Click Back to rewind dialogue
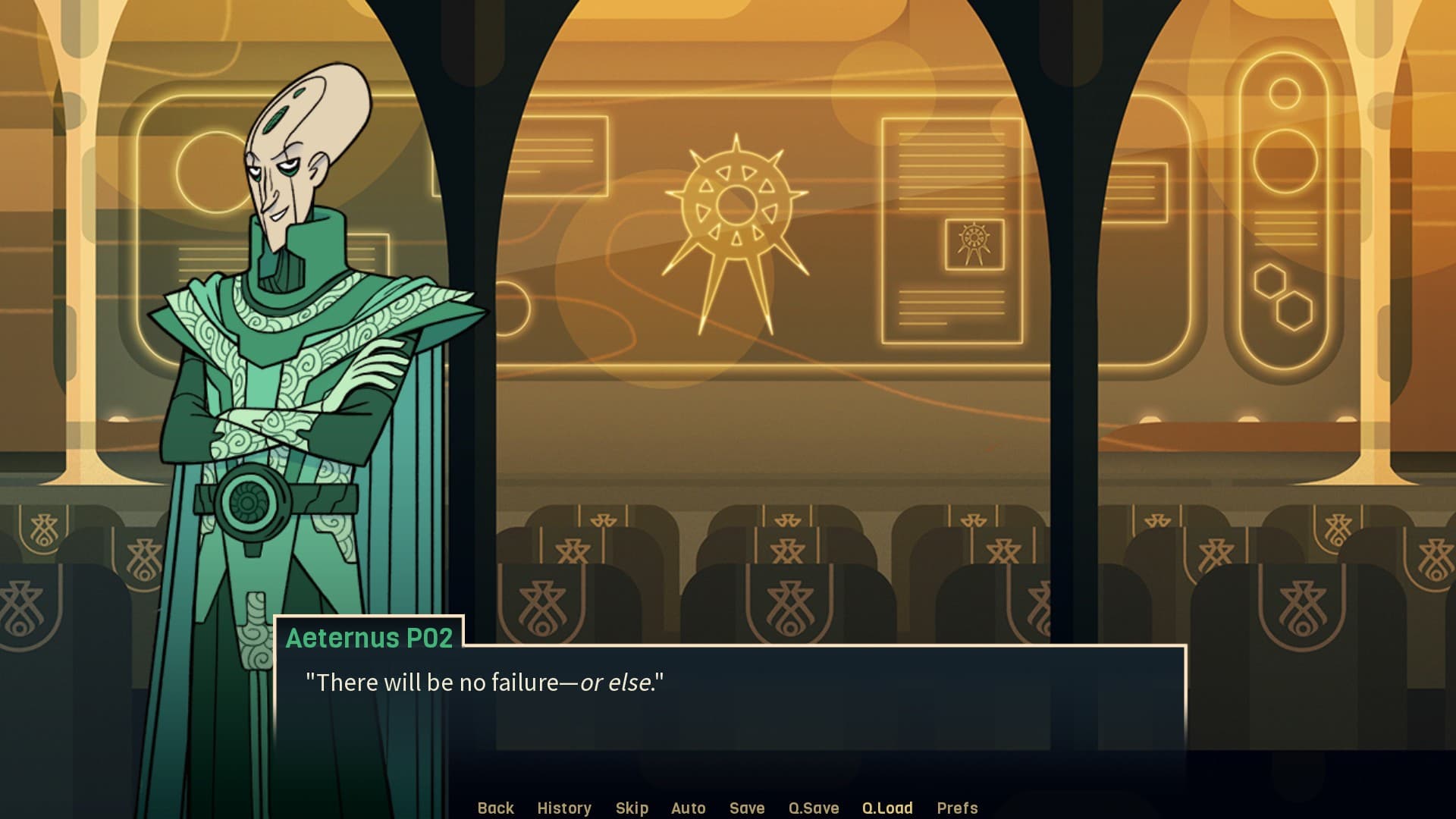 [495, 808]
